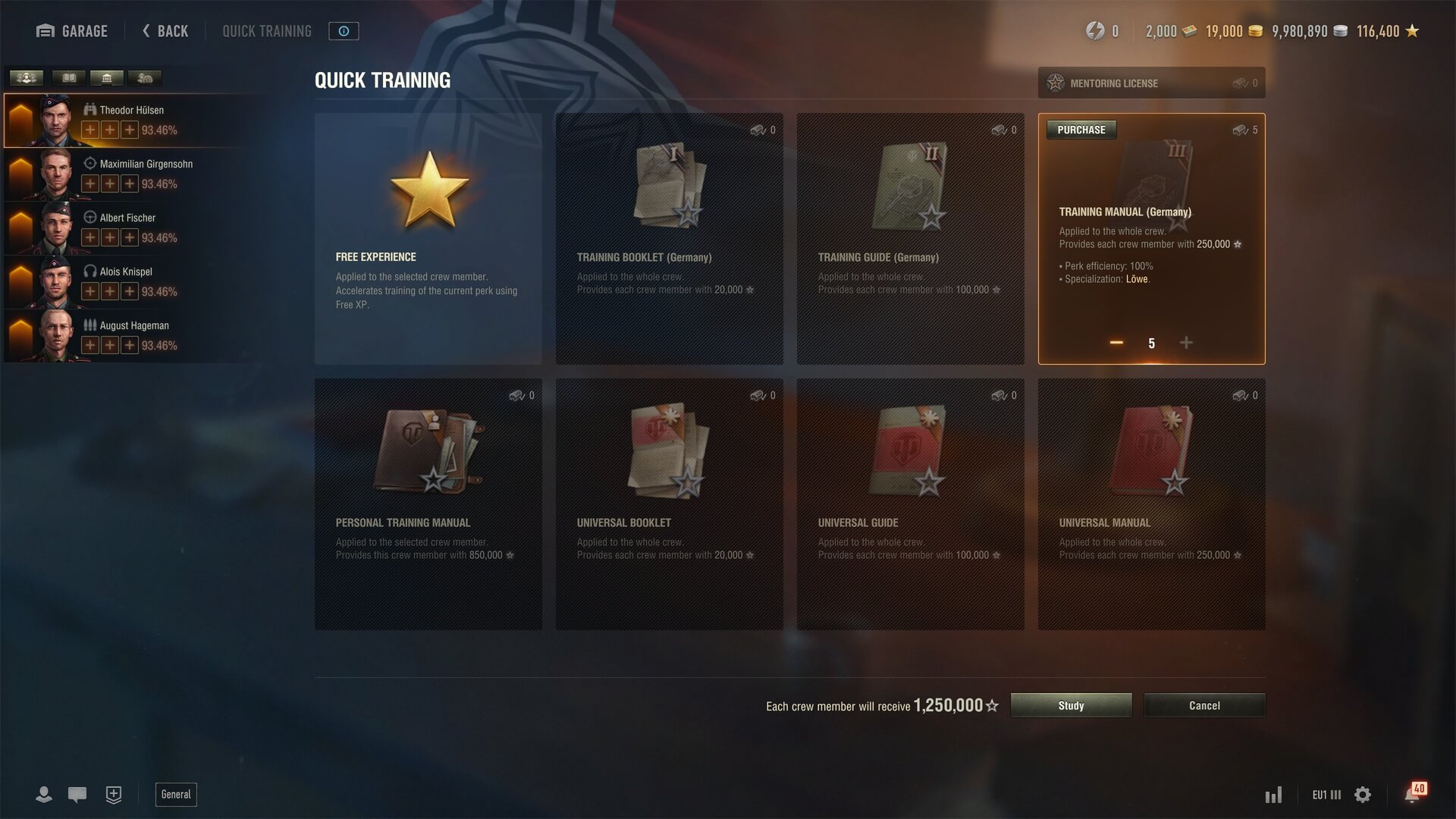Open the Mentoring License panel
1456x819 pixels.
1151,83
